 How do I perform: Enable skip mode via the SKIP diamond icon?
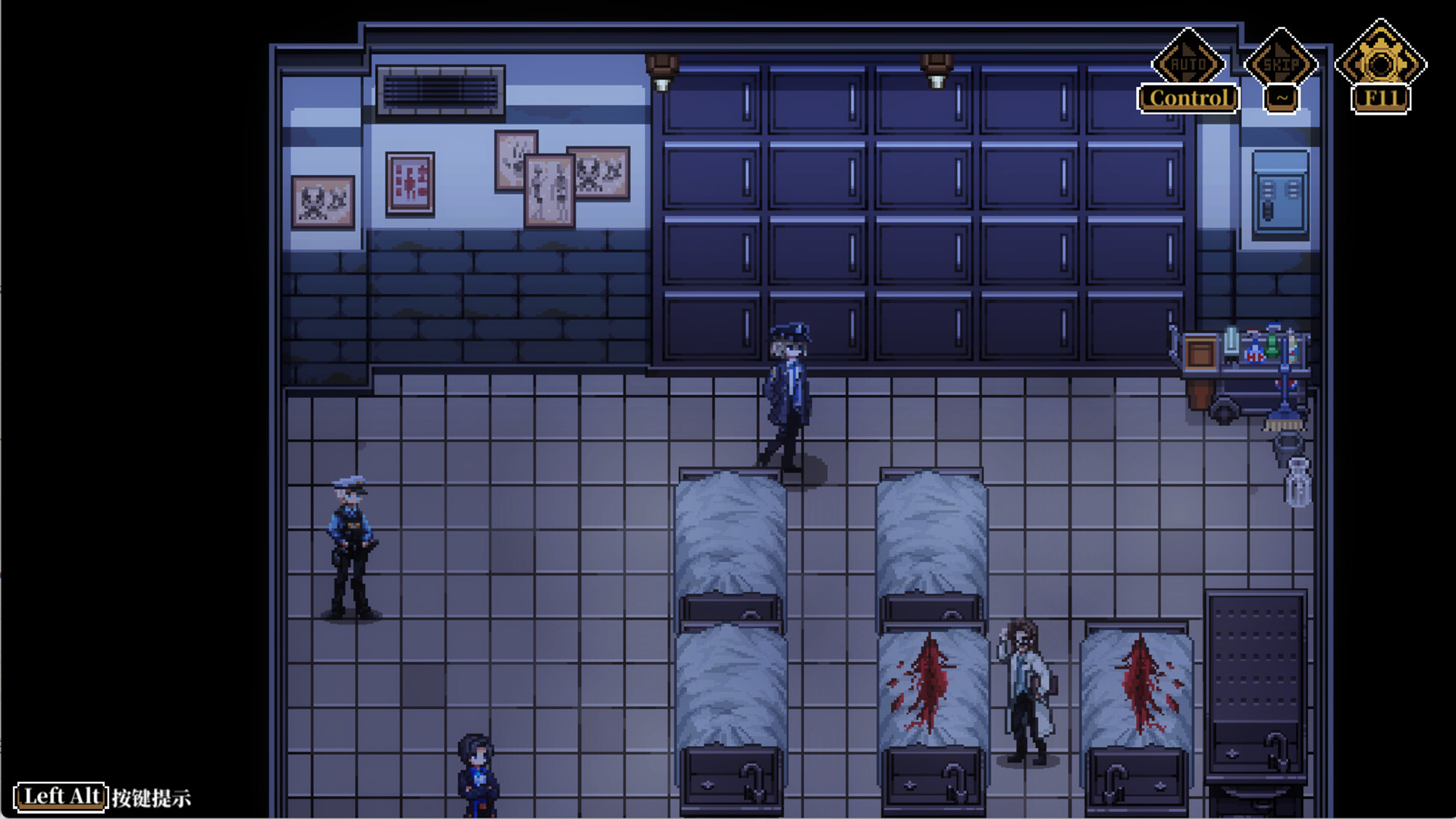pos(1282,64)
